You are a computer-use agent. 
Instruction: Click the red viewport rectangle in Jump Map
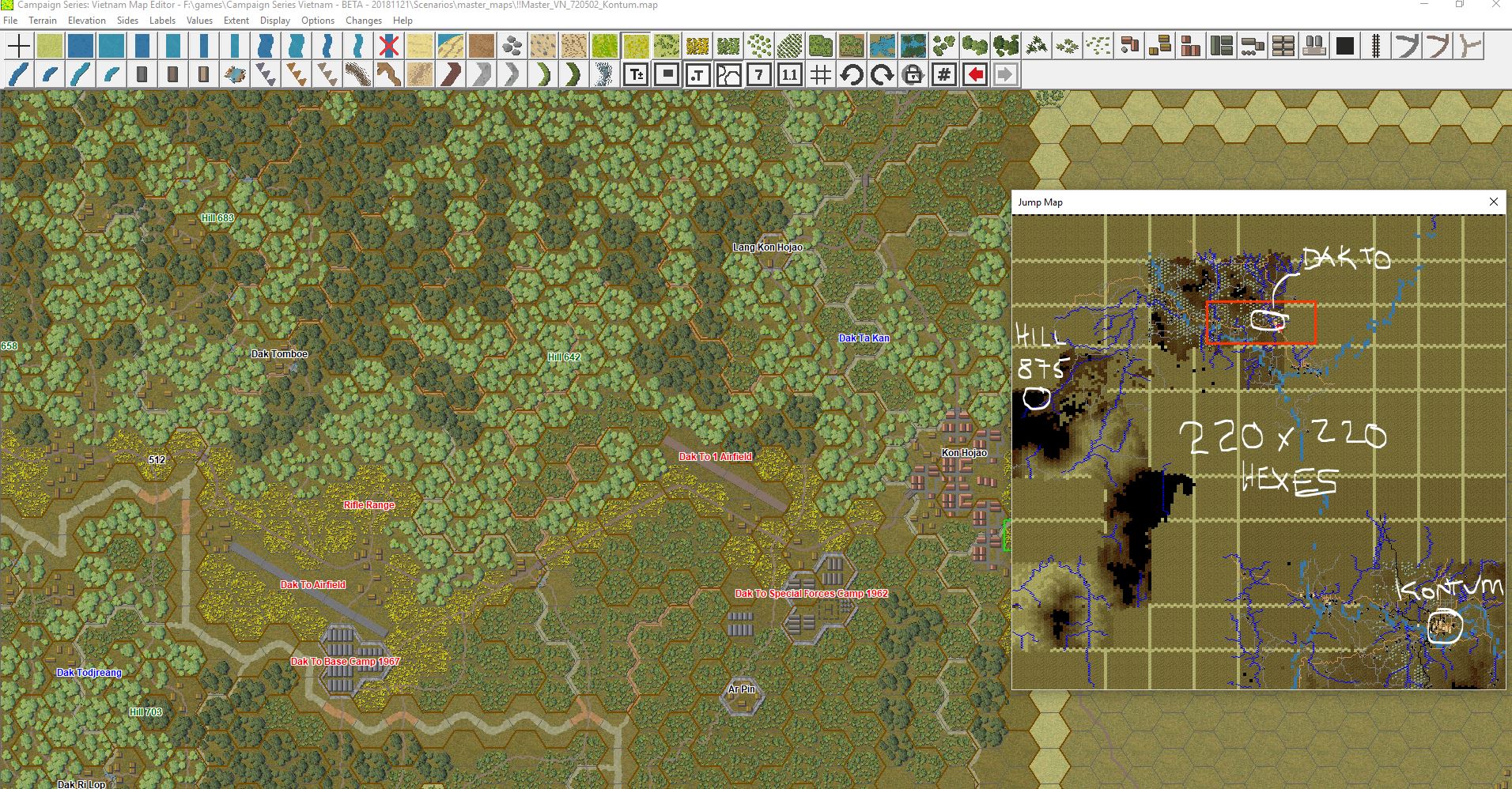point(1262,322)
